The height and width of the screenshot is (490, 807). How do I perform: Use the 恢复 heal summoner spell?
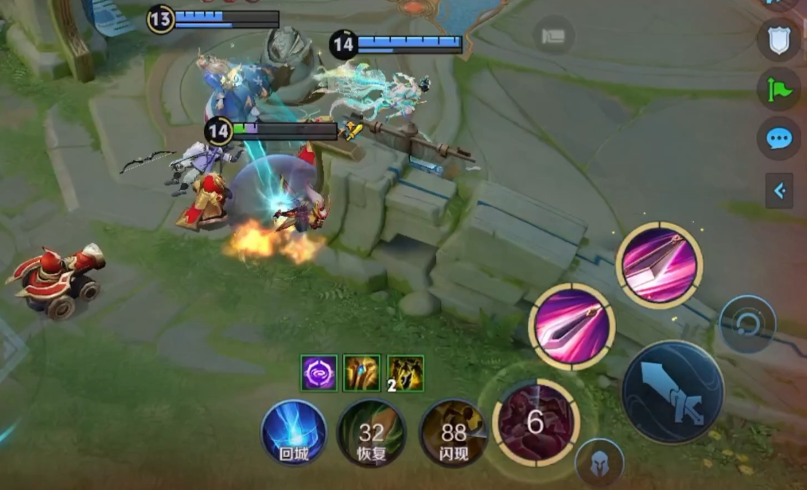coord(371,432)
